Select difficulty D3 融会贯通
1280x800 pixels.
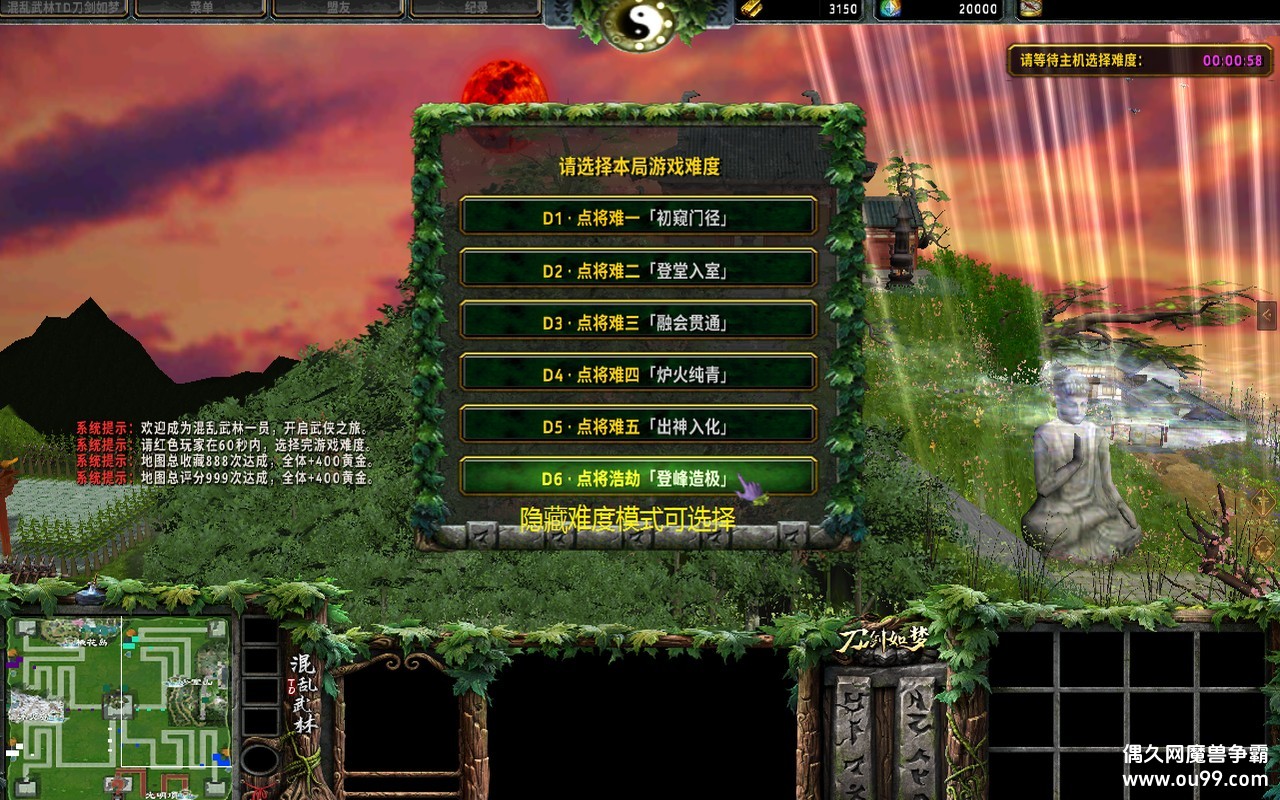[637, 321]
